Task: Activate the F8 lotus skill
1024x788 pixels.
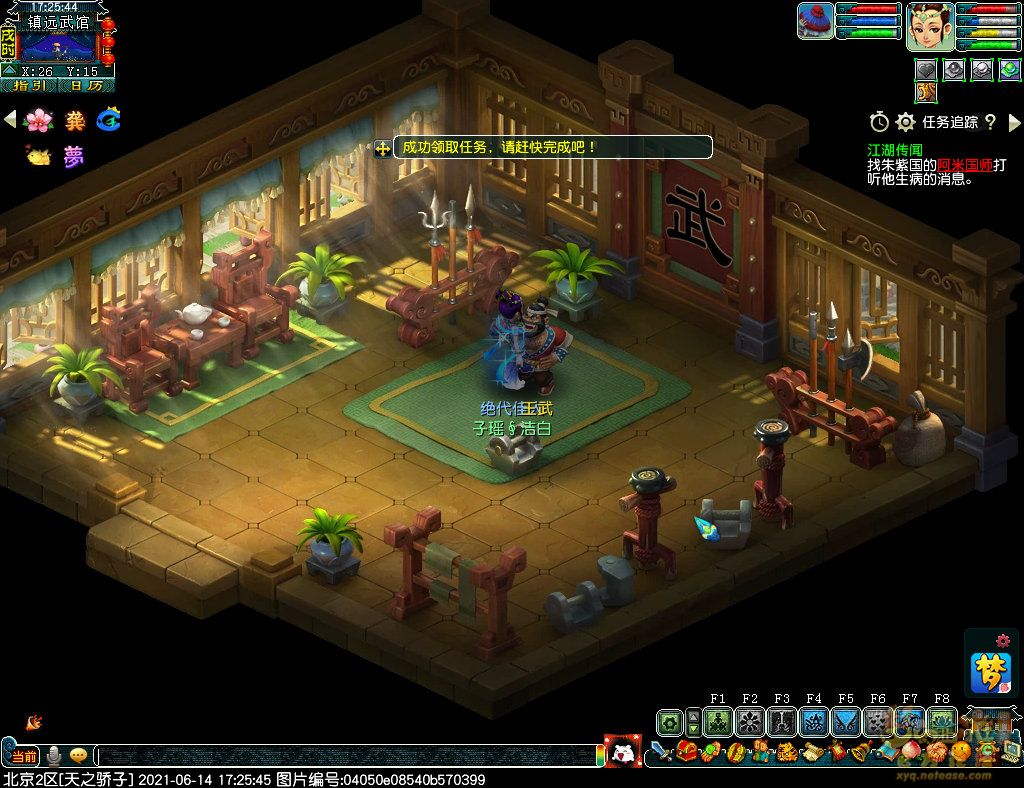Action: click(x=941, y=722)
